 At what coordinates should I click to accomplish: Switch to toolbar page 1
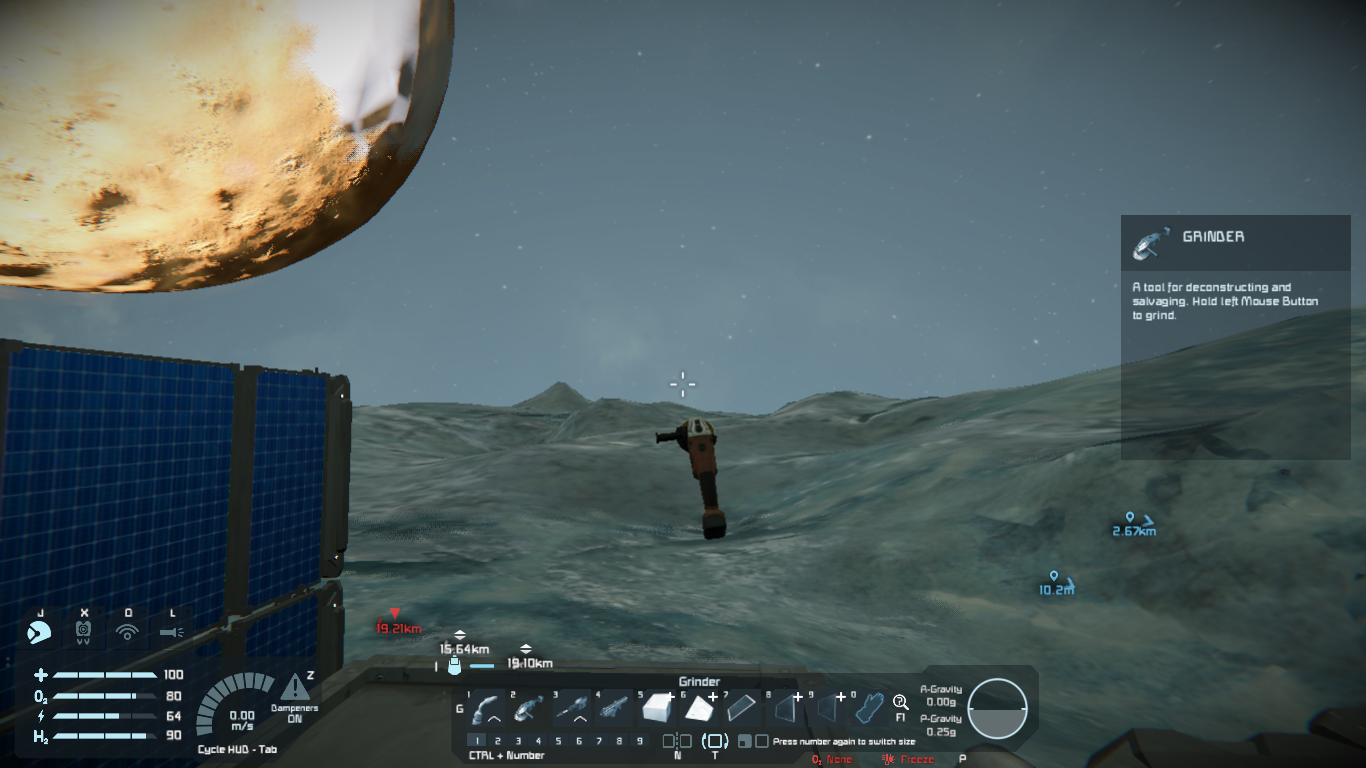click(x=478, y=741)
